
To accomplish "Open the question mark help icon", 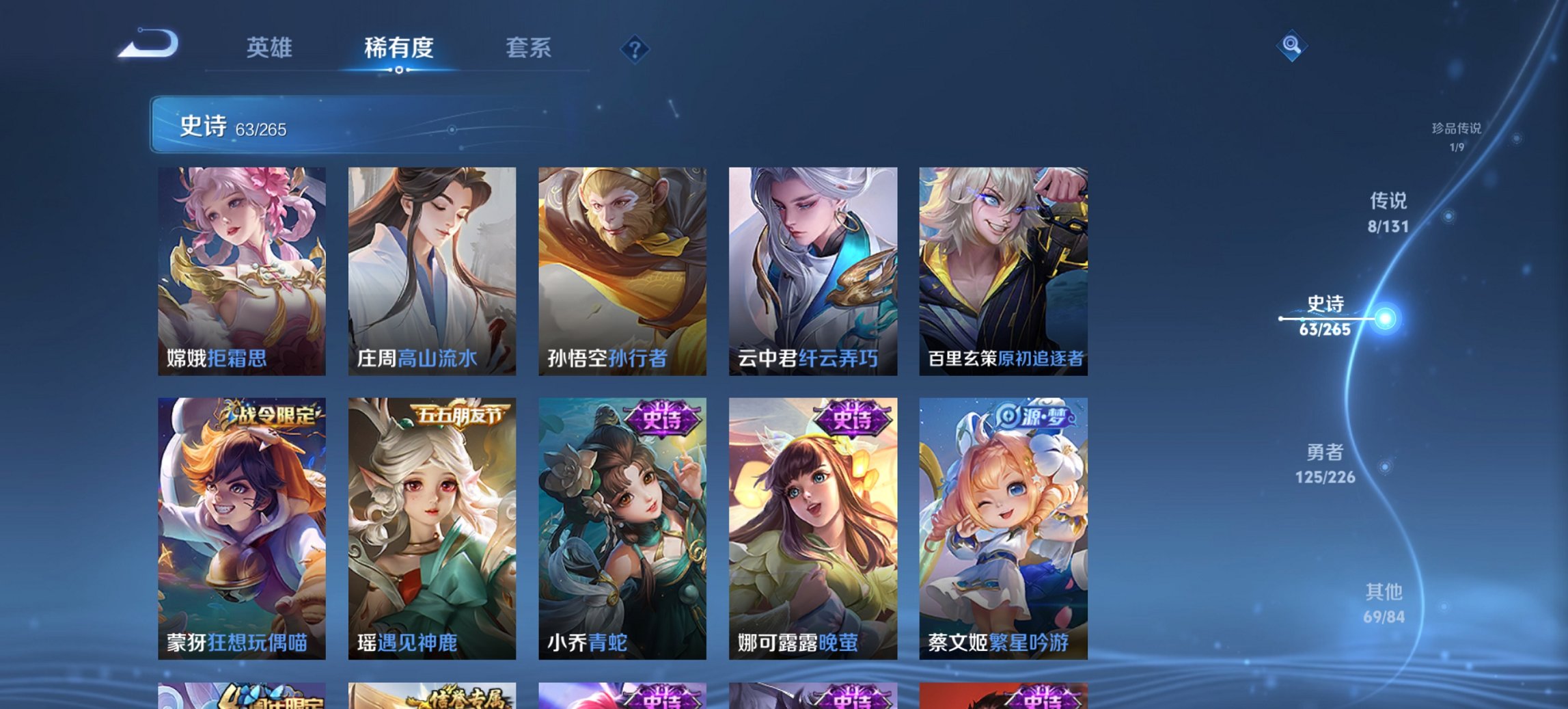I will [635, 49].
